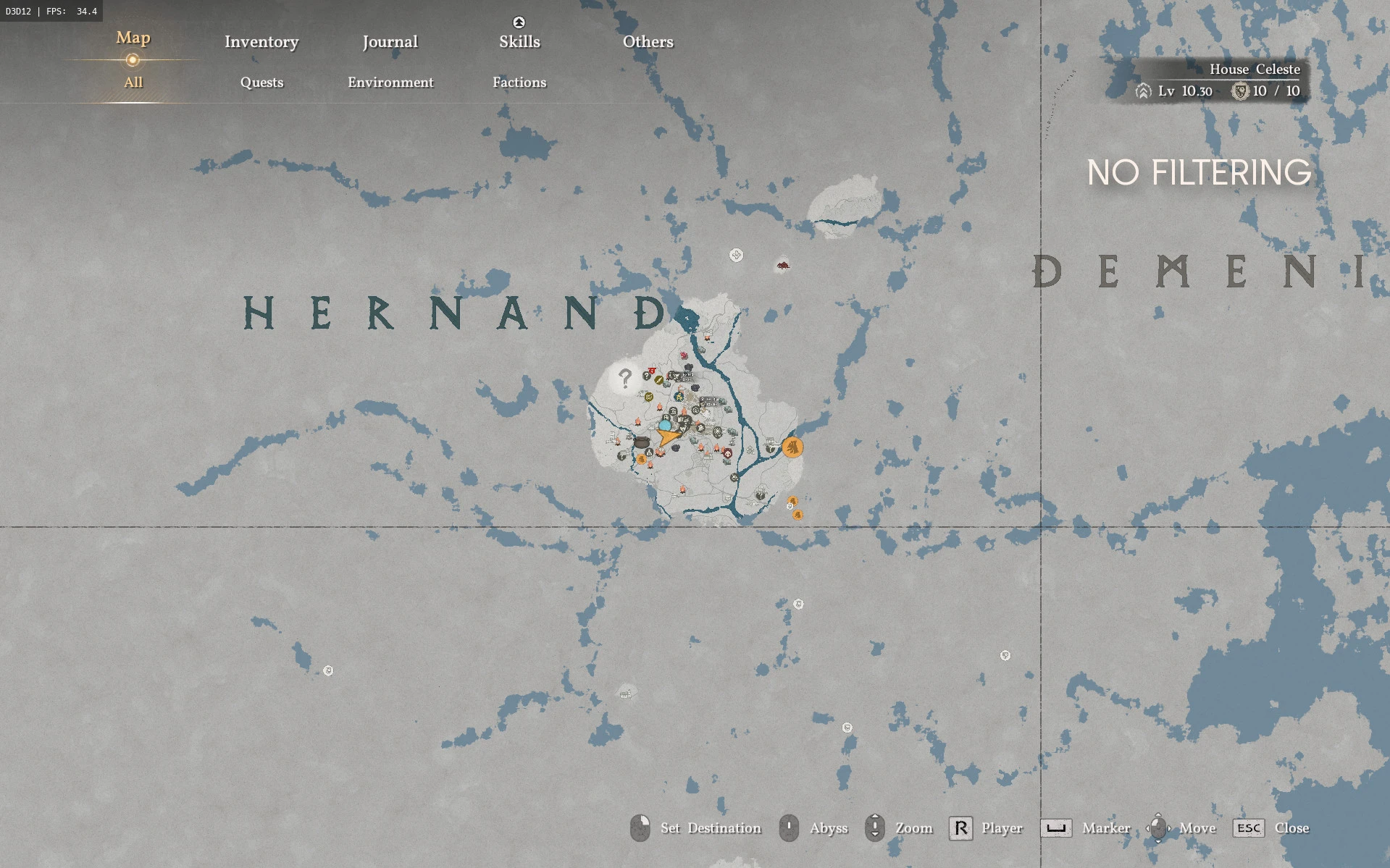
Task: Click the white clover marker near the top
Action: 736,255
